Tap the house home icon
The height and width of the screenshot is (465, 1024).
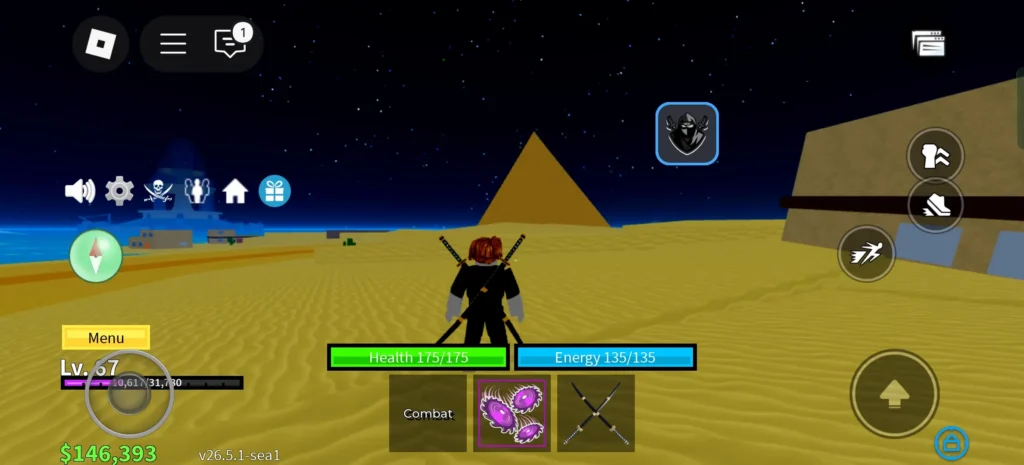coord(236,190)
